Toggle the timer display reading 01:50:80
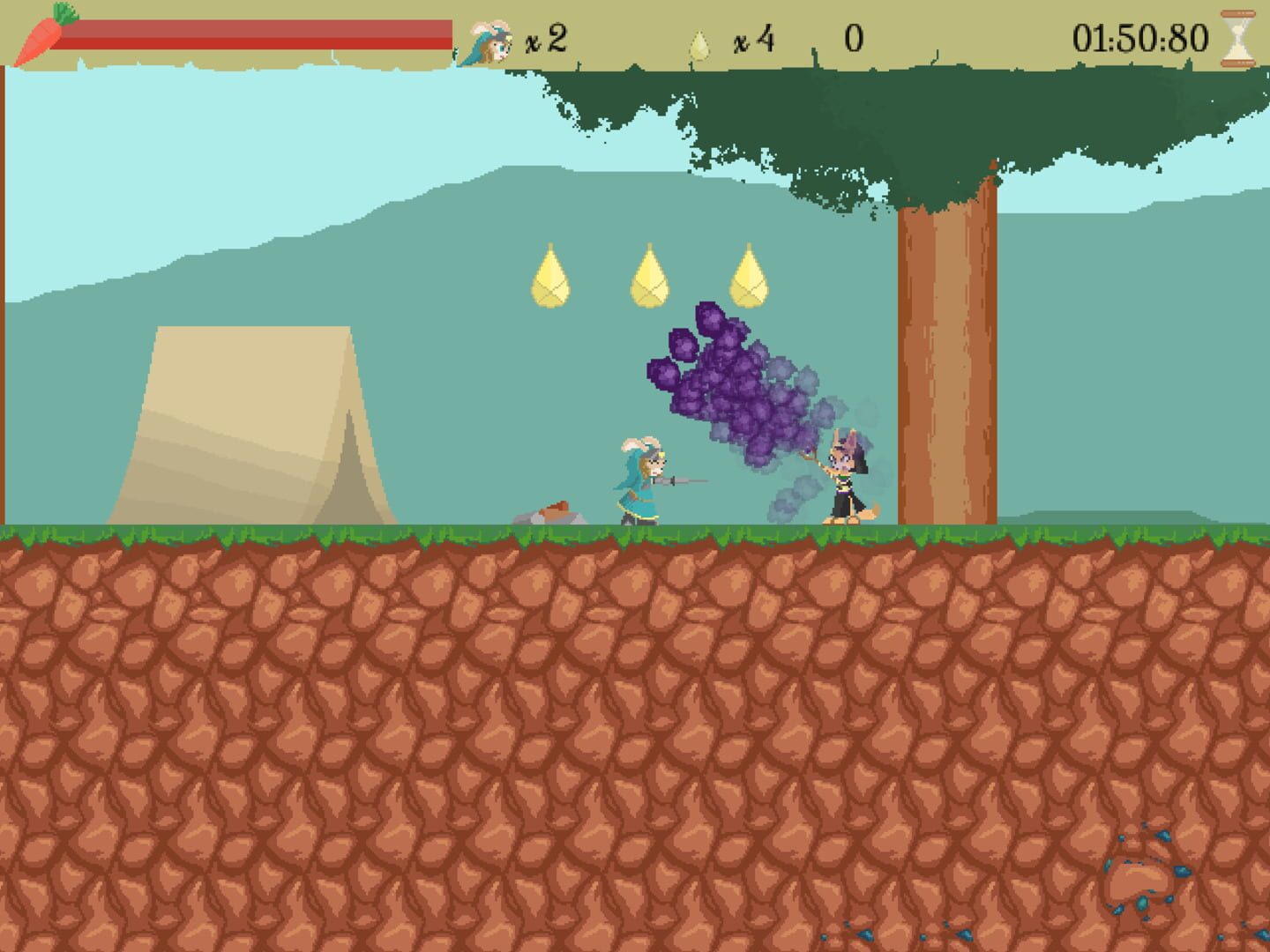1270x952 pixels. pyautogui.click(x=1139, y=37)
